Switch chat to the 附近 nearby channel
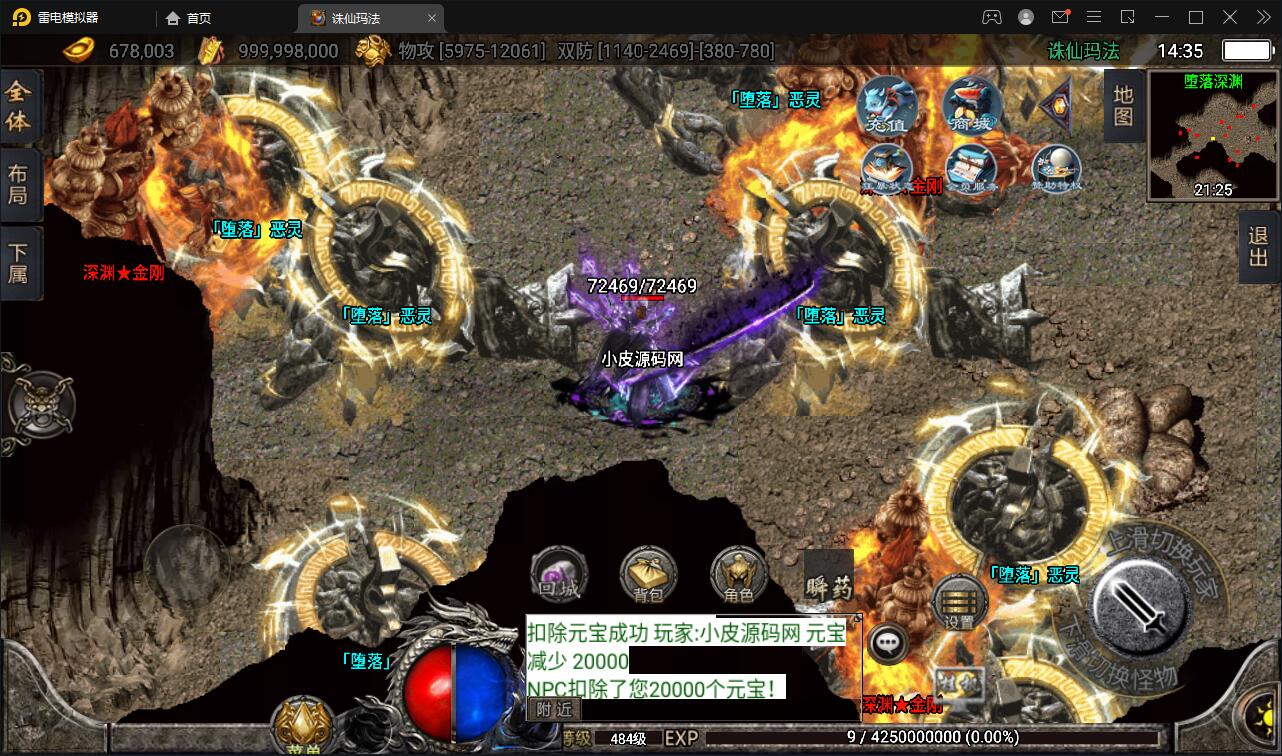This screenshot has height=756, width=1282. click(553, 708)
